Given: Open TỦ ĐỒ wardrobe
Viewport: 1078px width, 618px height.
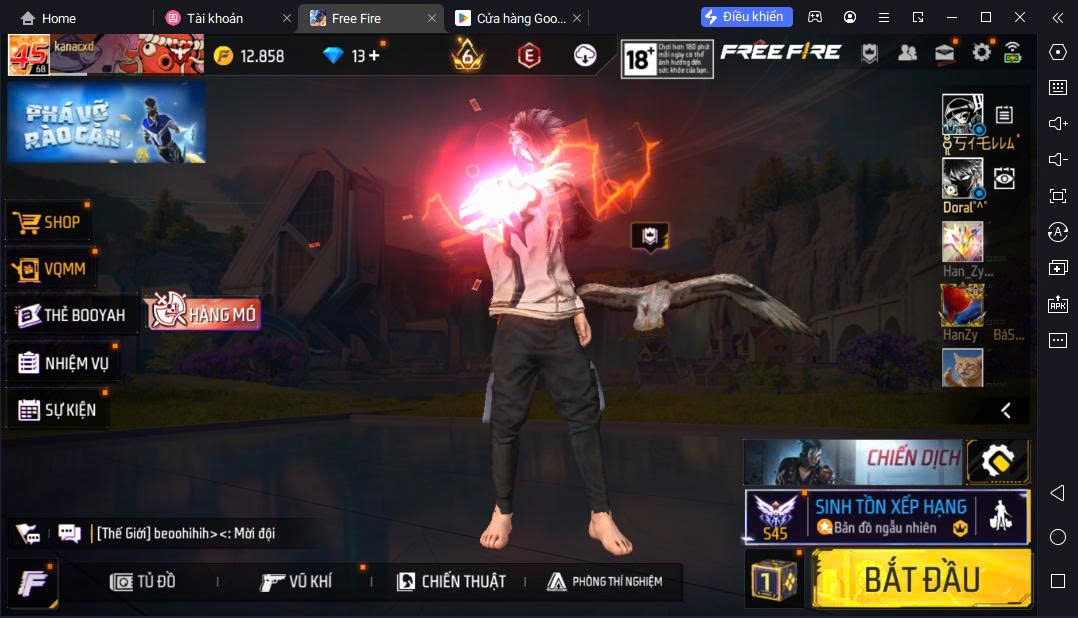Looking at the screenshot, I should (x=143, y=582).
